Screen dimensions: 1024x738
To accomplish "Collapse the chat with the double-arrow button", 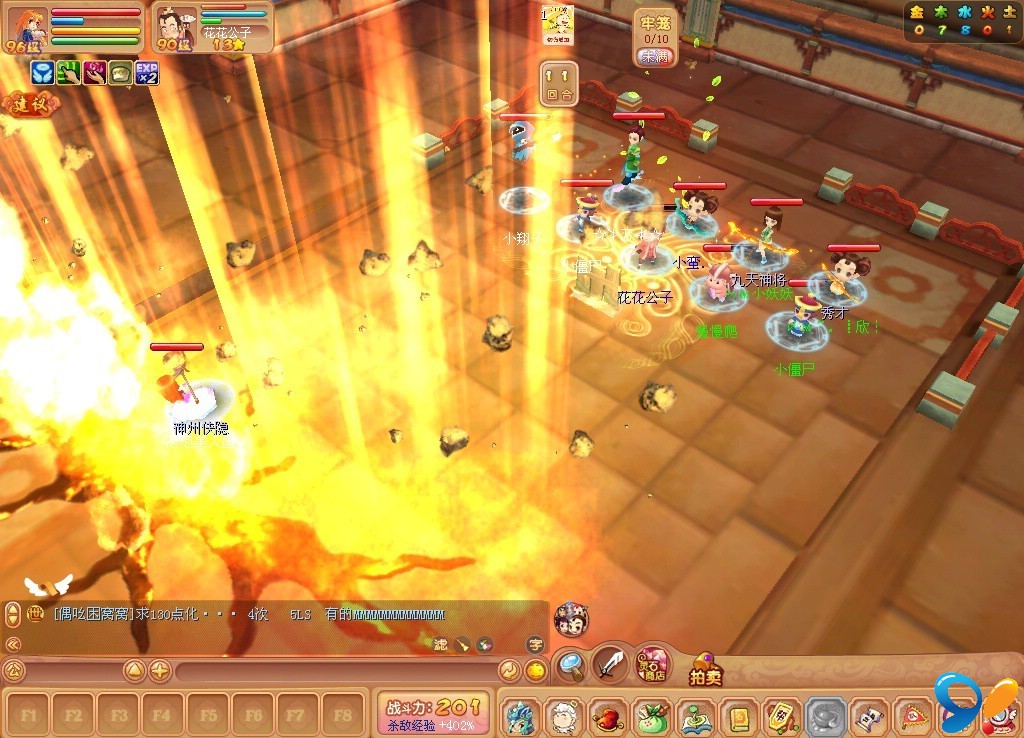I will point(13,644).
